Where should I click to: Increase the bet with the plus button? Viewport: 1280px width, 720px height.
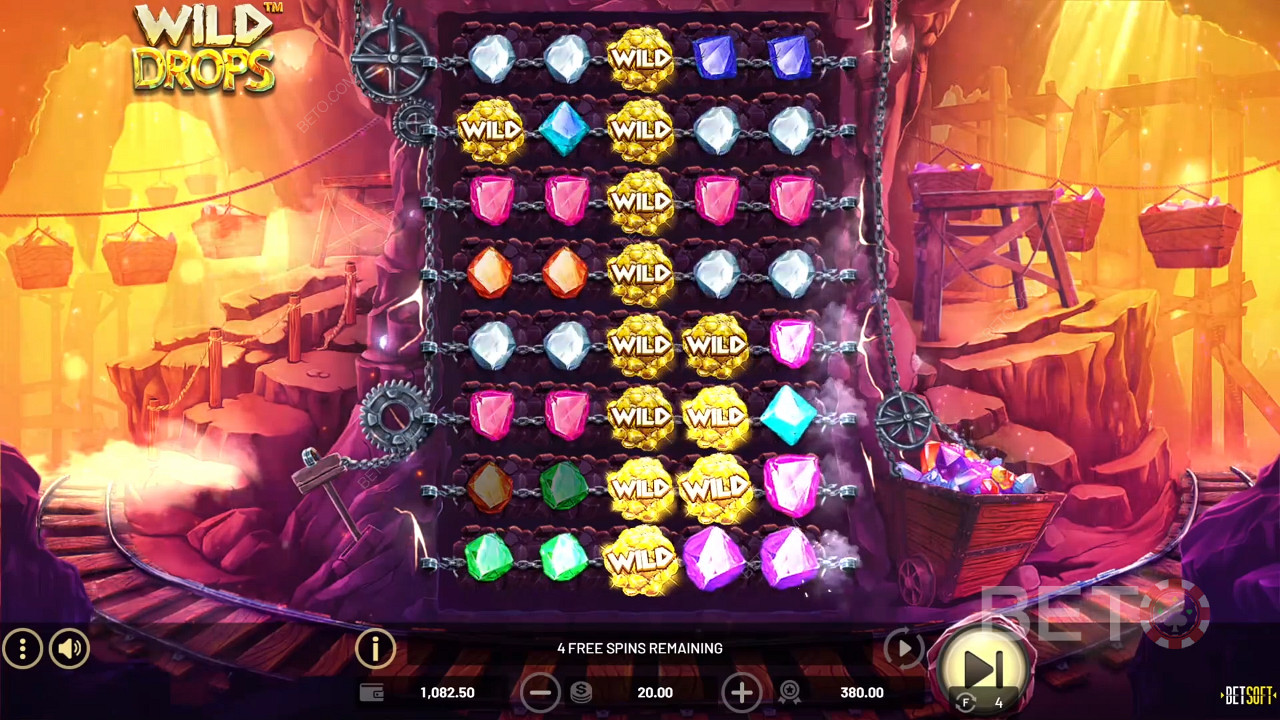tap(741, 692)
